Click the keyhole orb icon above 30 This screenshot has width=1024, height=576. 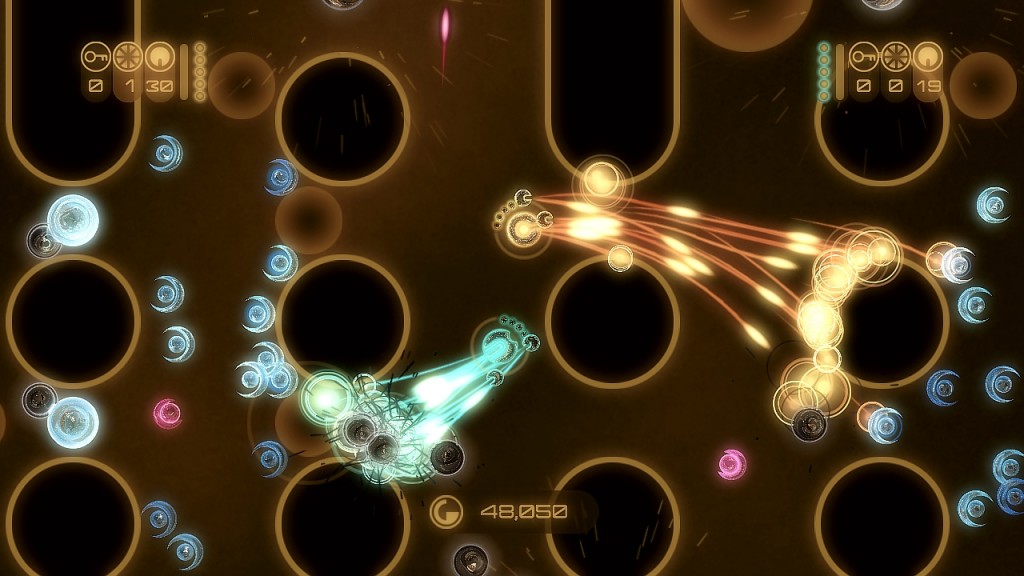160,57
